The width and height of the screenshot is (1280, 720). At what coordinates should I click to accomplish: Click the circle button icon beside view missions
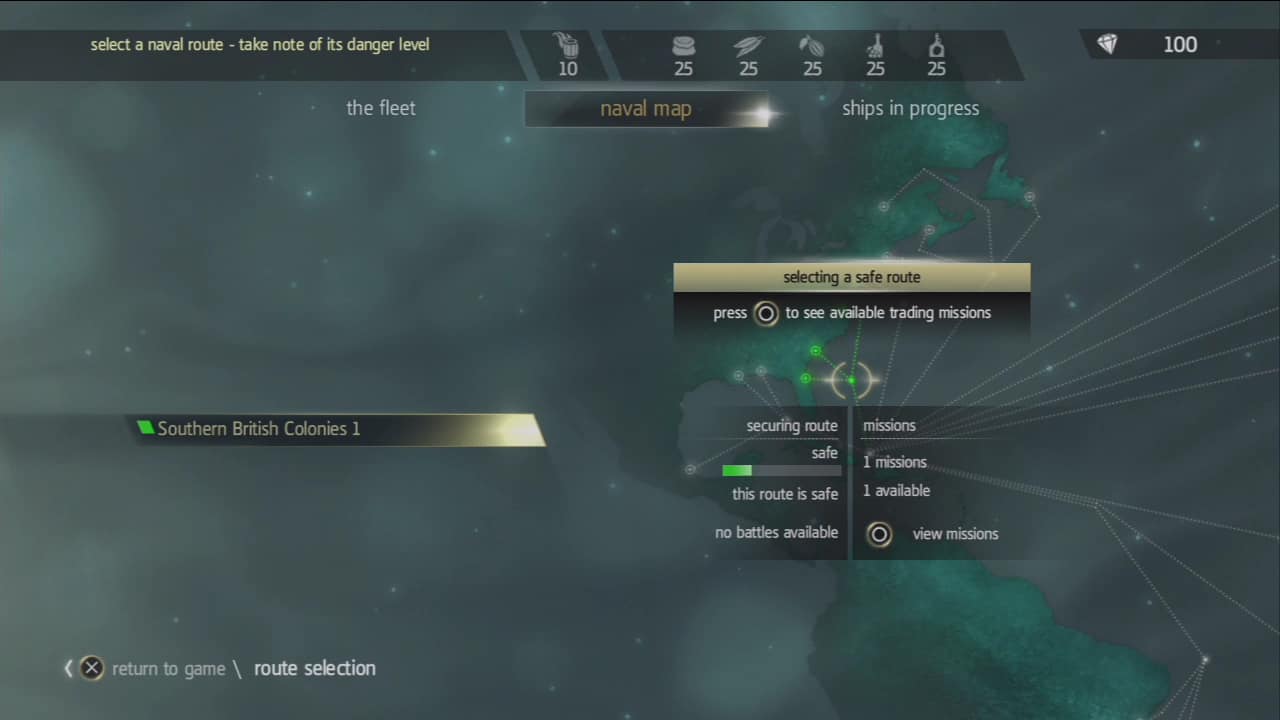point(879,534)
